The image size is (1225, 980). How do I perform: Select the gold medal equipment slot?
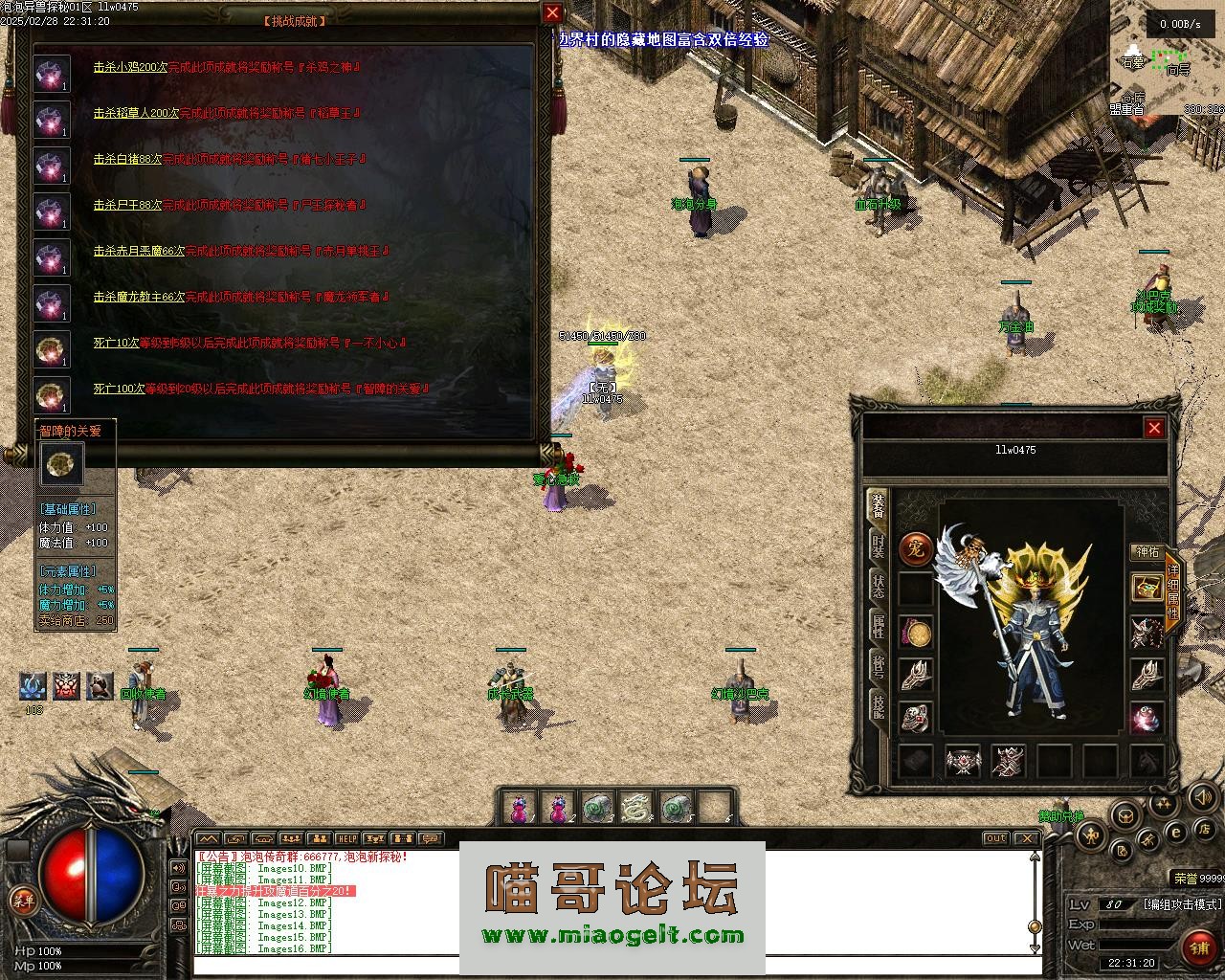pyautogui.click(x=916, y=632)
